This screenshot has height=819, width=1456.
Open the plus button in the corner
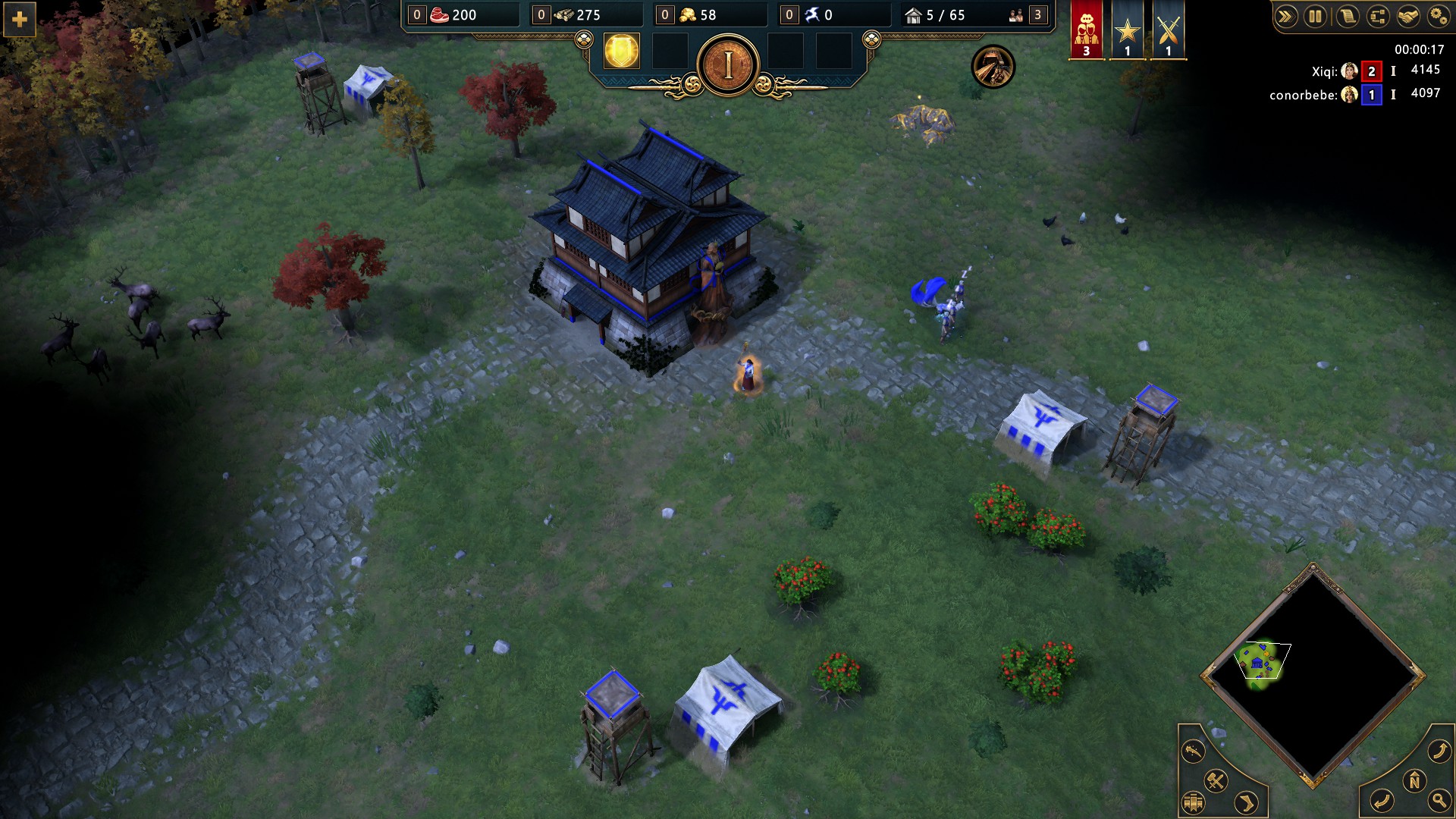20,20
